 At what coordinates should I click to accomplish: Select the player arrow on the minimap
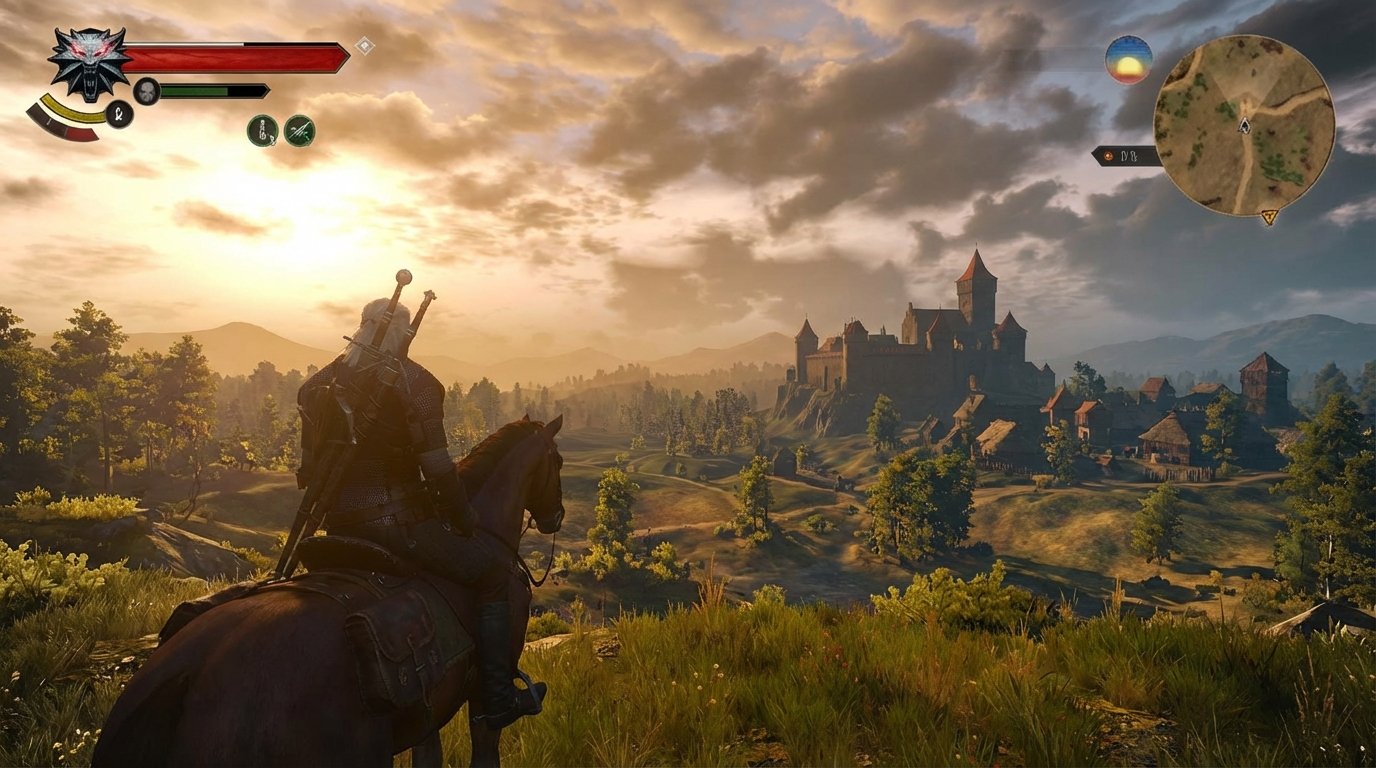[x=1244, y=125]
